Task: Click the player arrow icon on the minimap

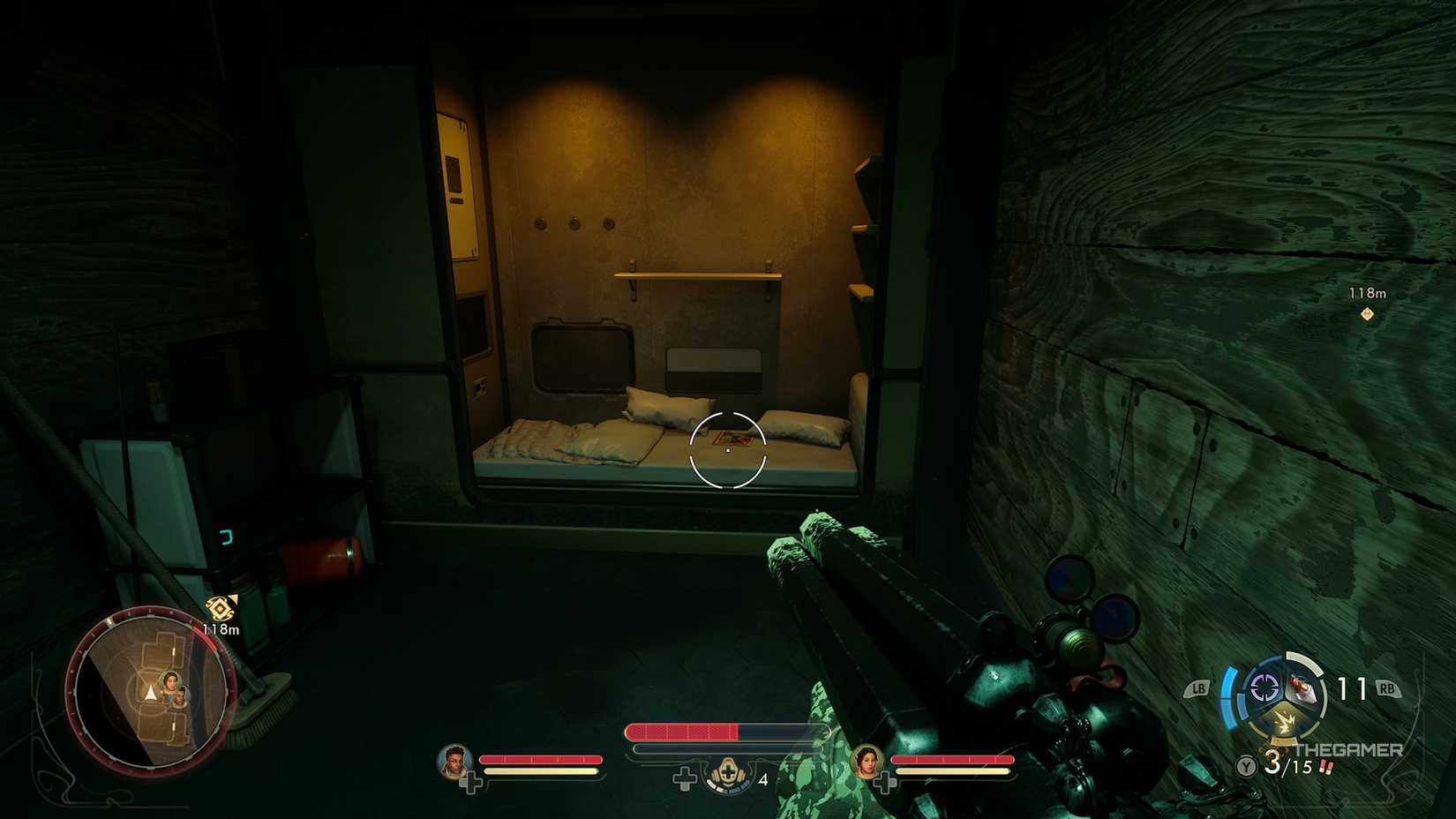Action: (x=148, y=694)
